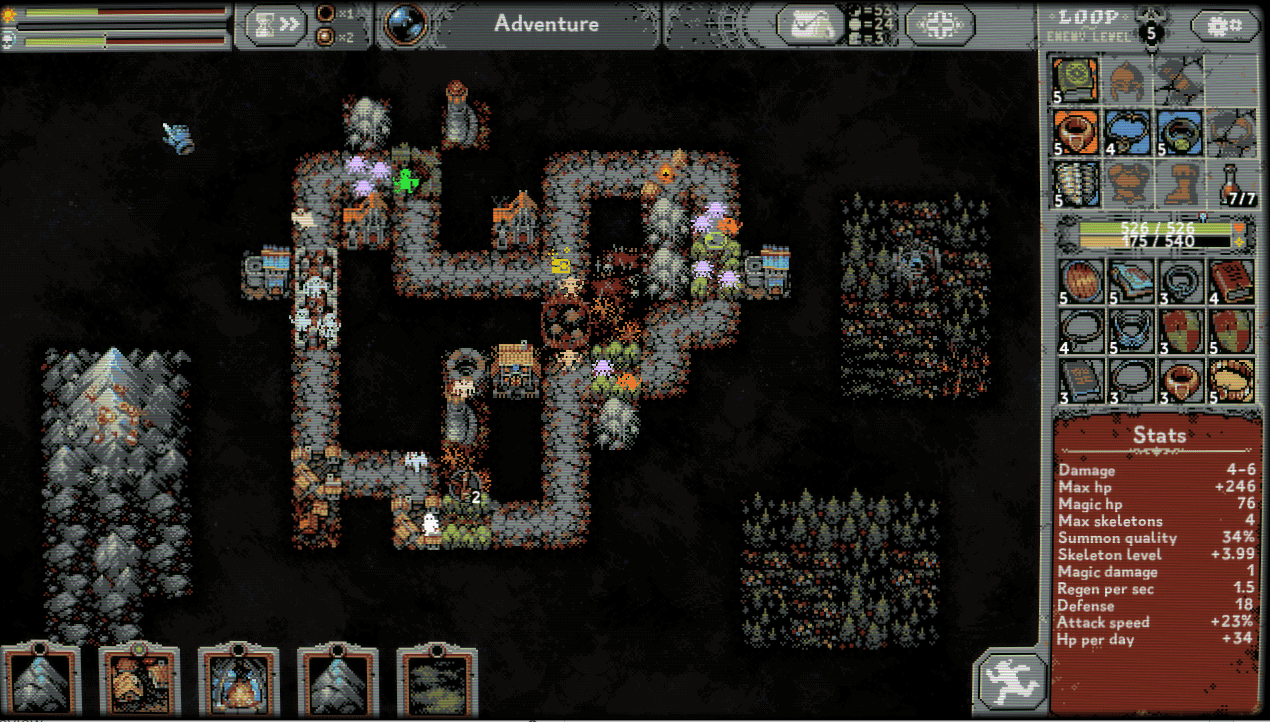The image size is (1270, 722).
Task: Retreat using the running man button
Action: point(1009,682)
